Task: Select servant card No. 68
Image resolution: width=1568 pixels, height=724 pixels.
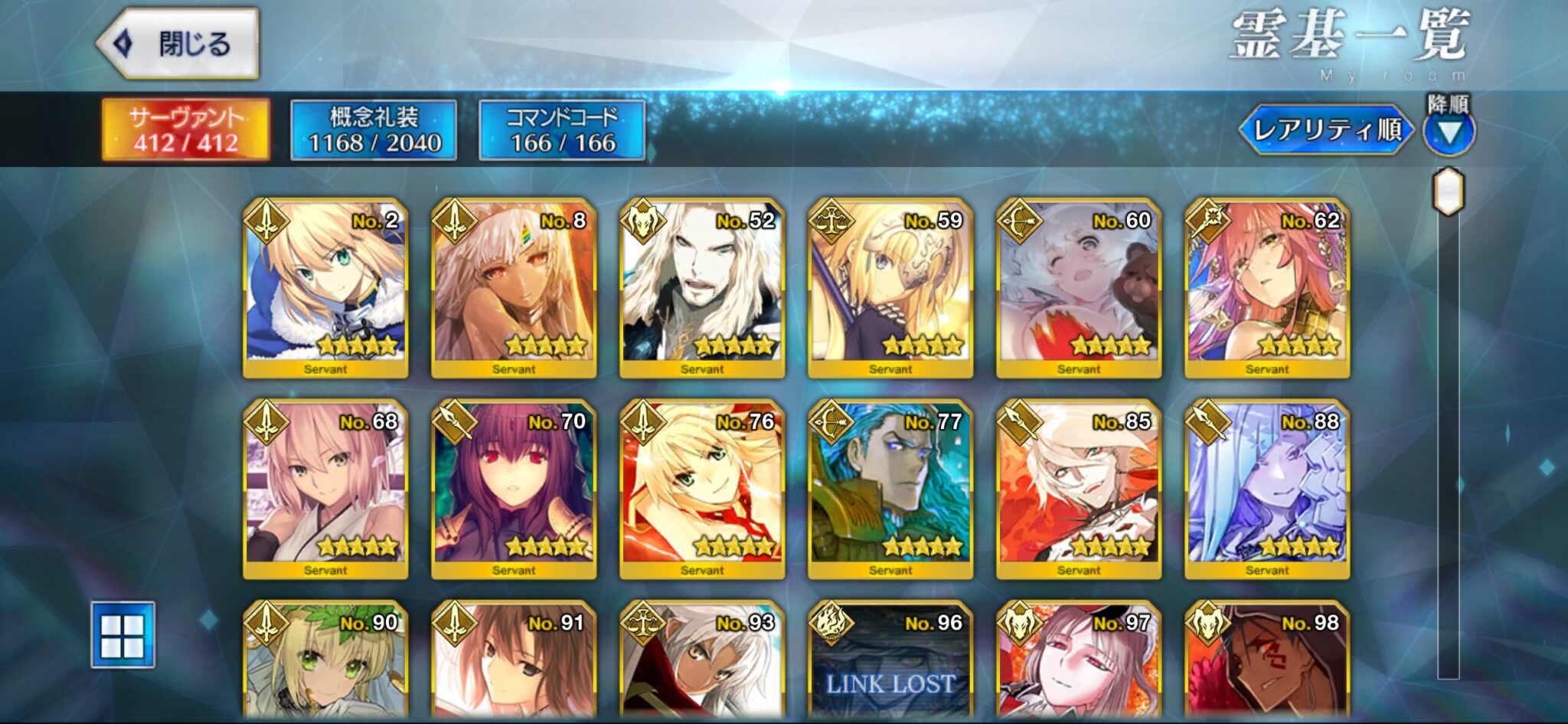Action: click(325, 489)
